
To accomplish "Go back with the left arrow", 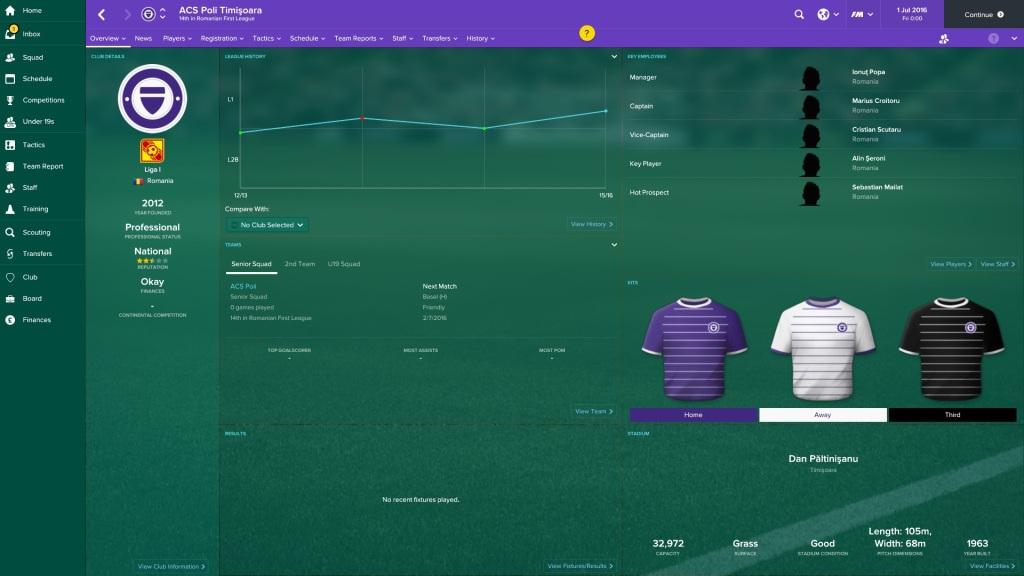I will point(101,15).
